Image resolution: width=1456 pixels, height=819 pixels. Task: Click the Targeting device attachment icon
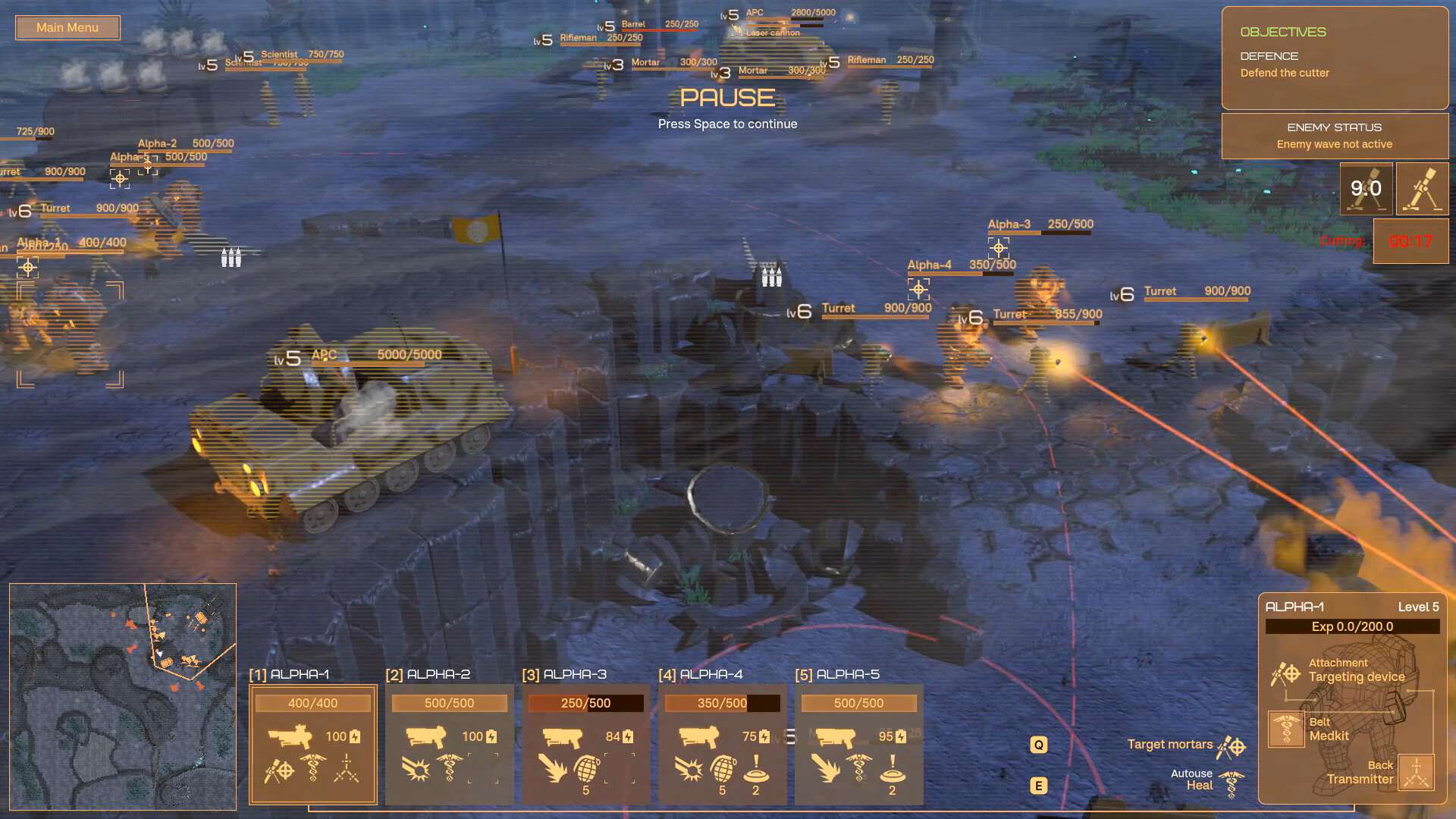click(1285, 673)
